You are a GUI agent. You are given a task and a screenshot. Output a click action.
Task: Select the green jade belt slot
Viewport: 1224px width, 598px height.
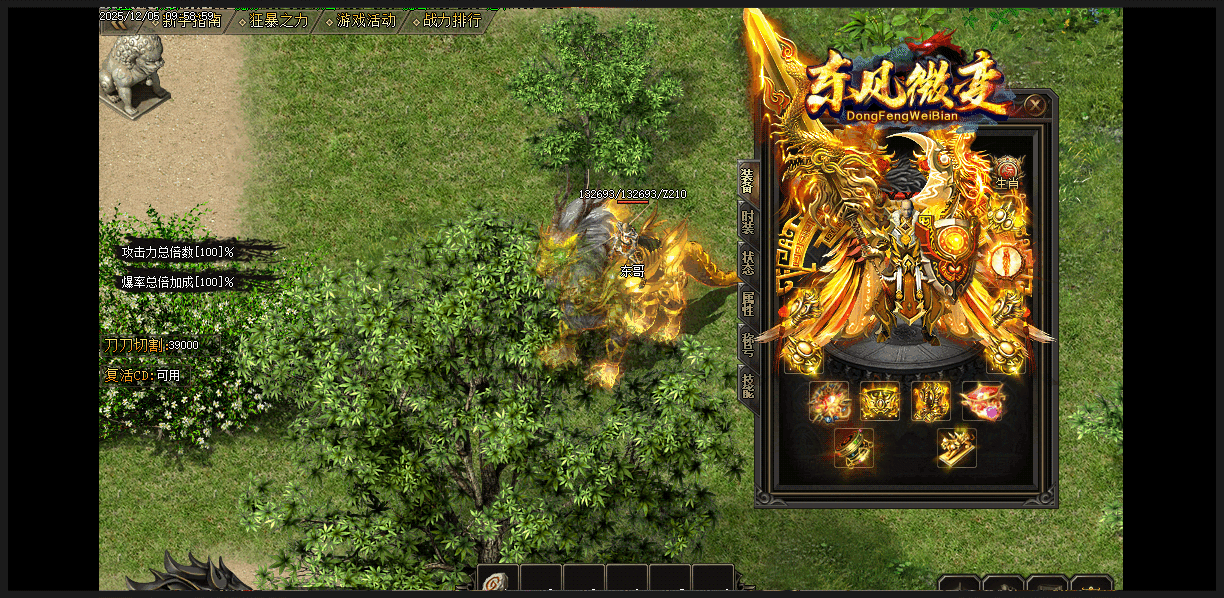click(854, 448)
